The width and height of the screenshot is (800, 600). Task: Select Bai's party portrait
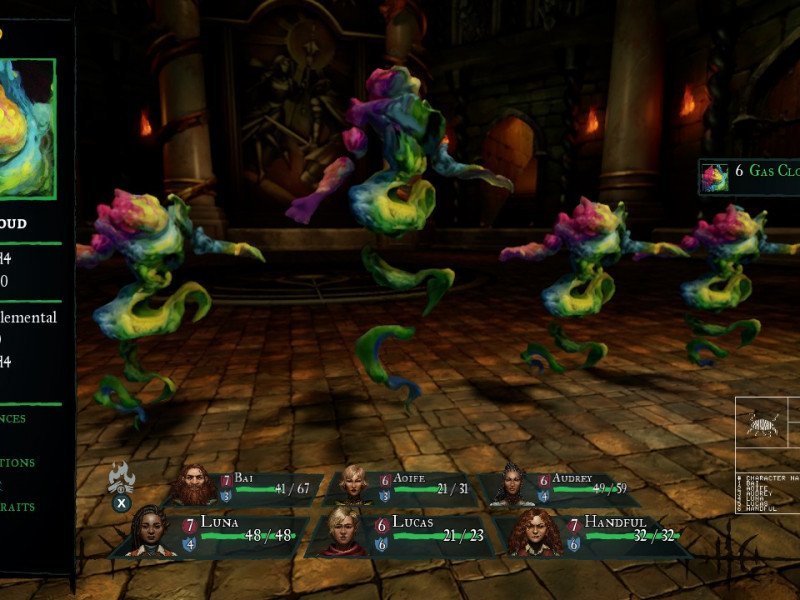(x=196, y=487)
